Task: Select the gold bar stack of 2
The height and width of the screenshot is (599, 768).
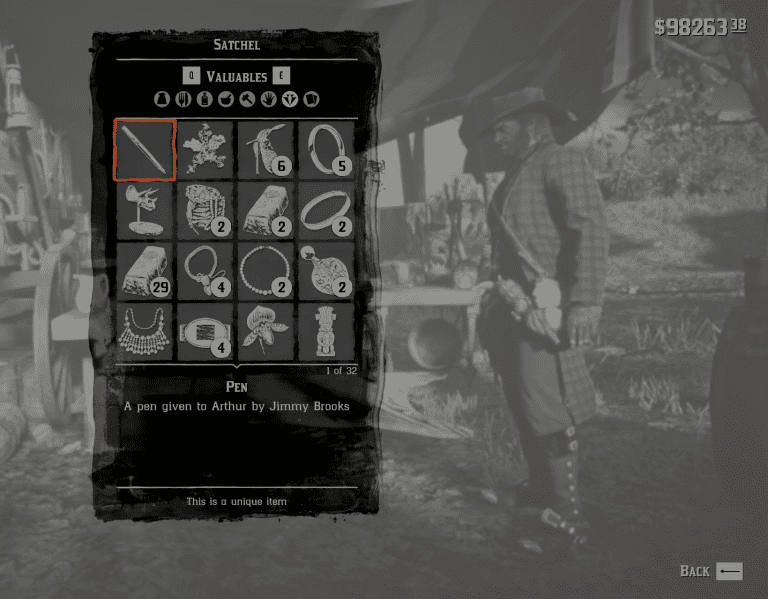Action: pos(266,210)
